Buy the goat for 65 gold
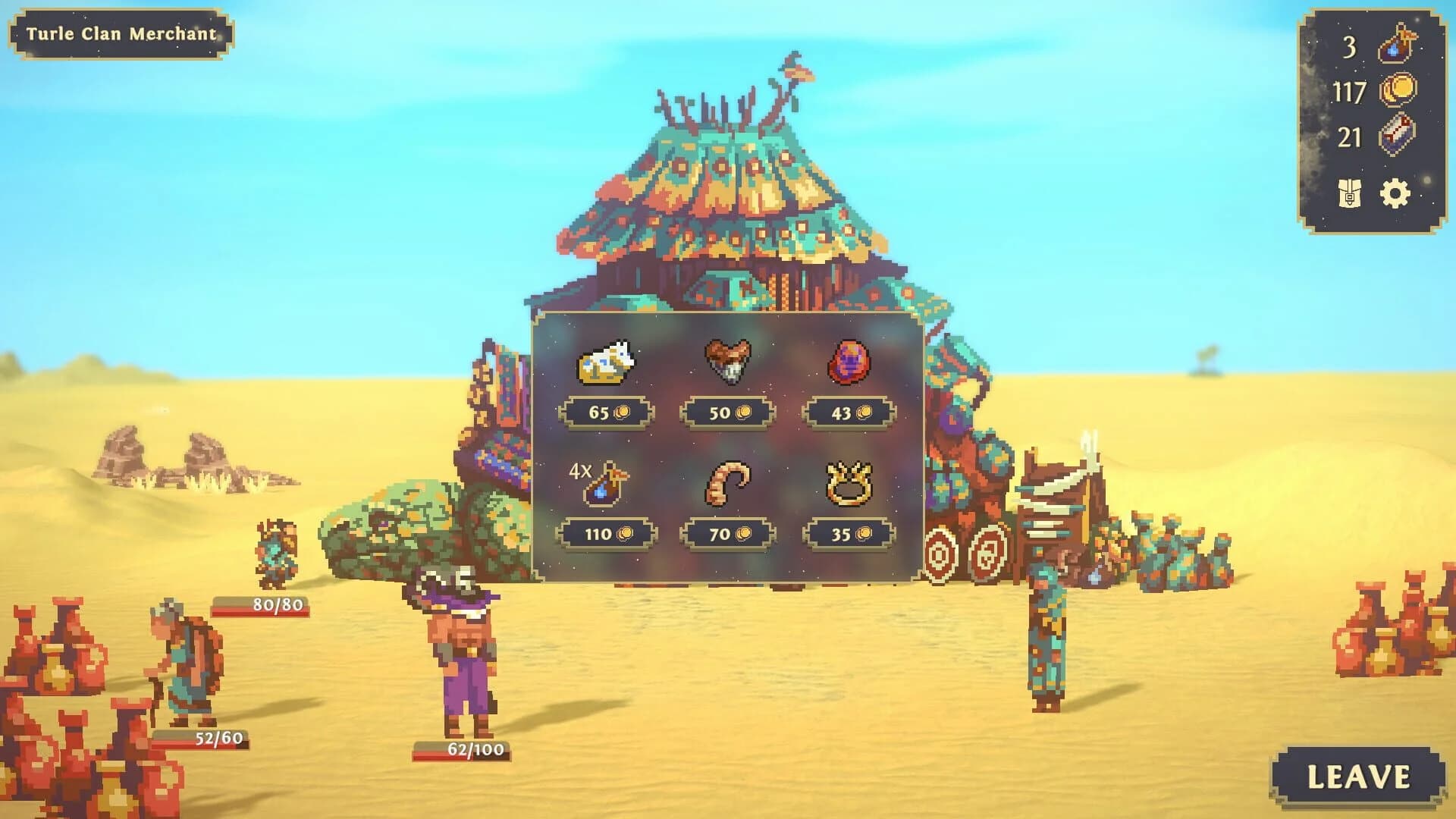The image size is (1456, 819). coord(606,410)
